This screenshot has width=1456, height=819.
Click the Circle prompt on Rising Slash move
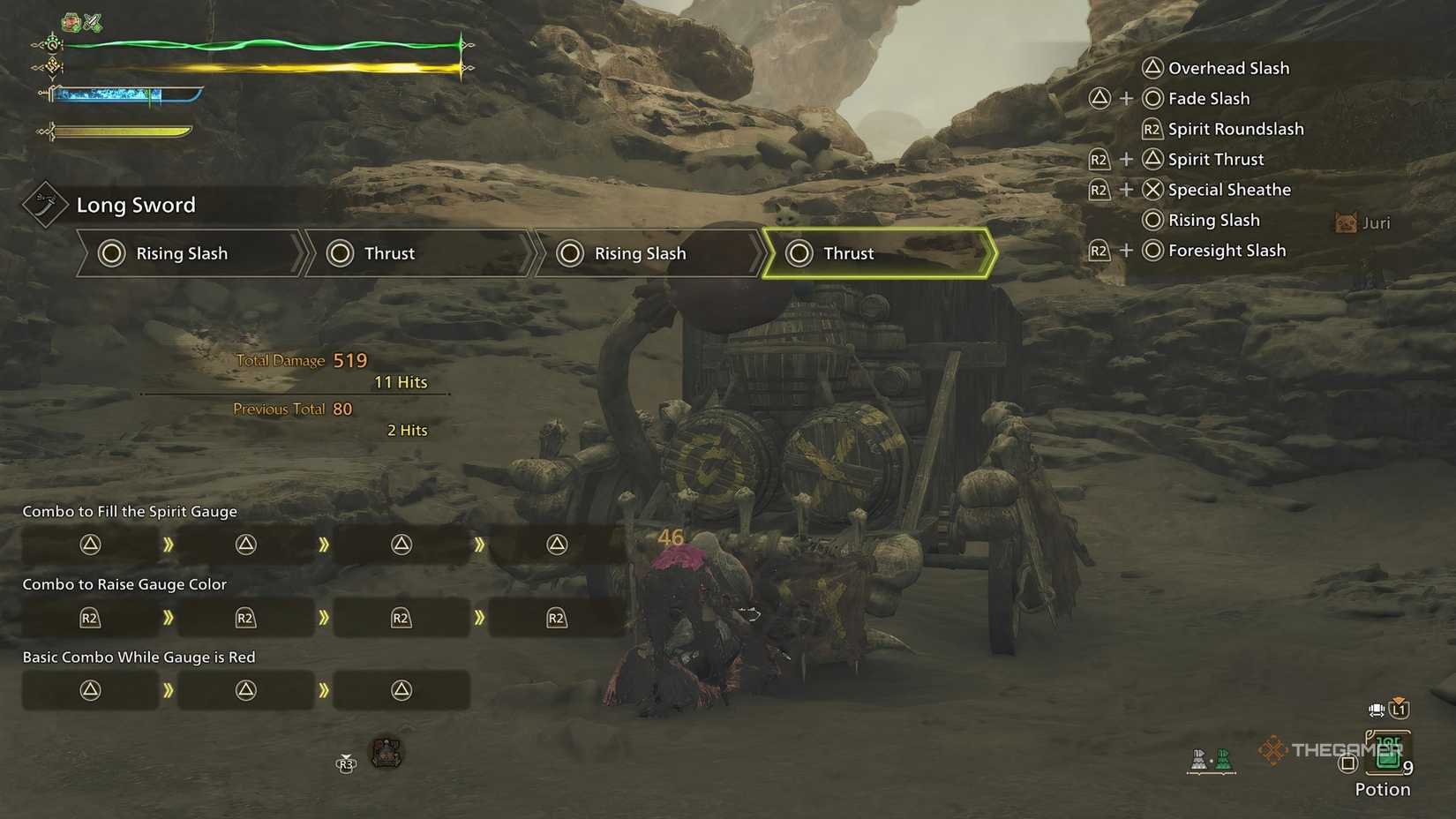tap(1152, 220)
